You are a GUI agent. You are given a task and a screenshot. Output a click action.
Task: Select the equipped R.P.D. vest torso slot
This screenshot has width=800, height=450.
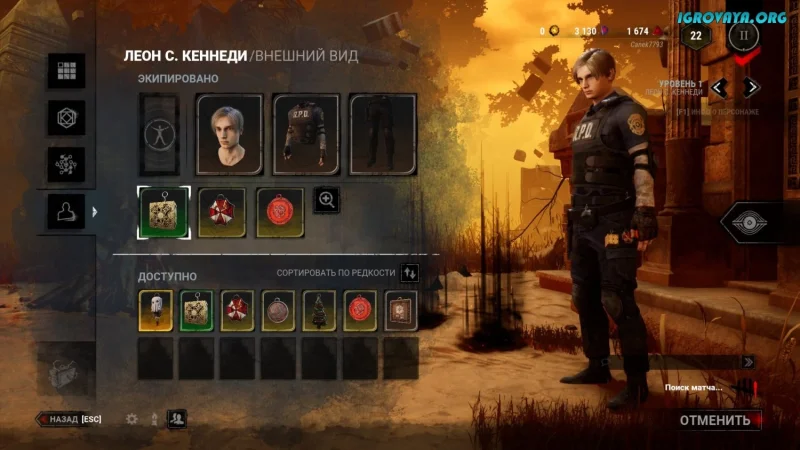(306, 135)
